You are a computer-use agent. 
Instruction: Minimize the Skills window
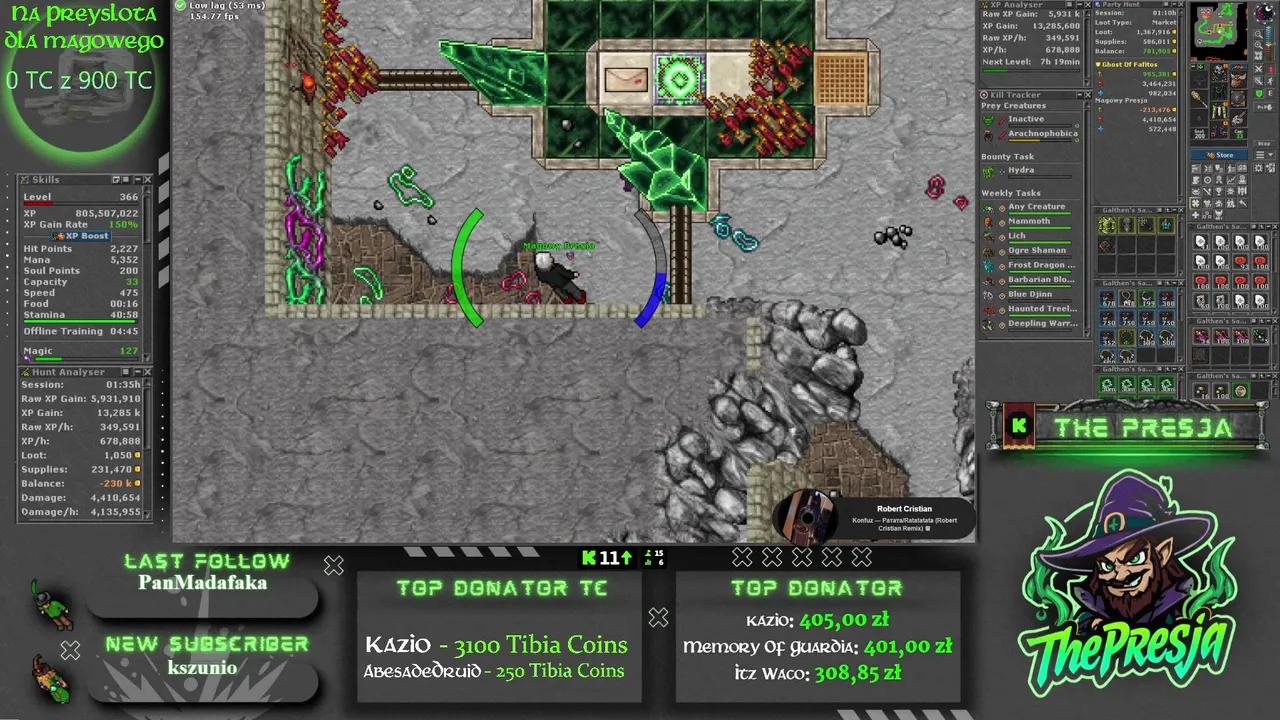[137, 180]
